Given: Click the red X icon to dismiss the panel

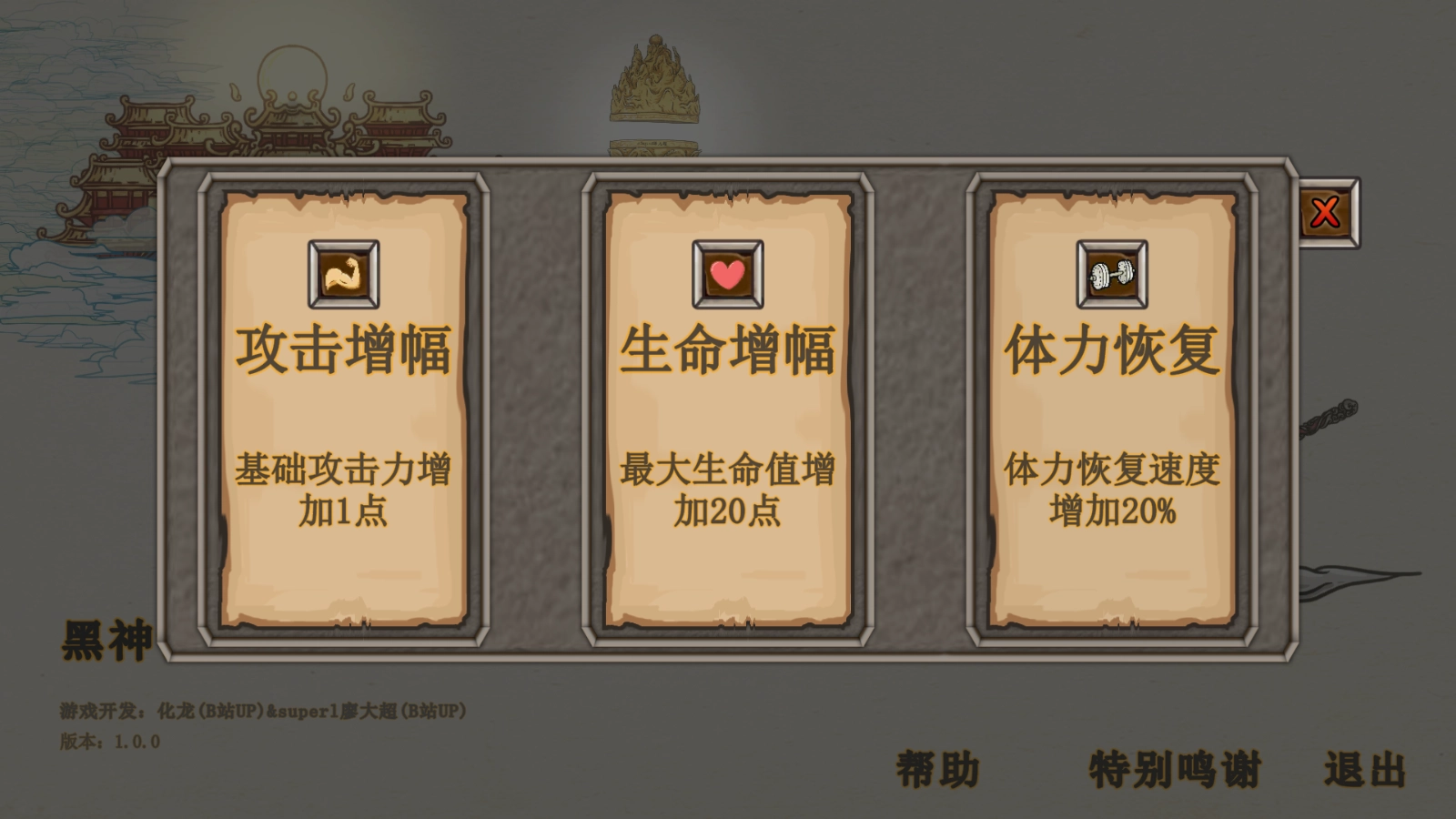Looking at the screenshot, I should click(x=1327, y=211).
